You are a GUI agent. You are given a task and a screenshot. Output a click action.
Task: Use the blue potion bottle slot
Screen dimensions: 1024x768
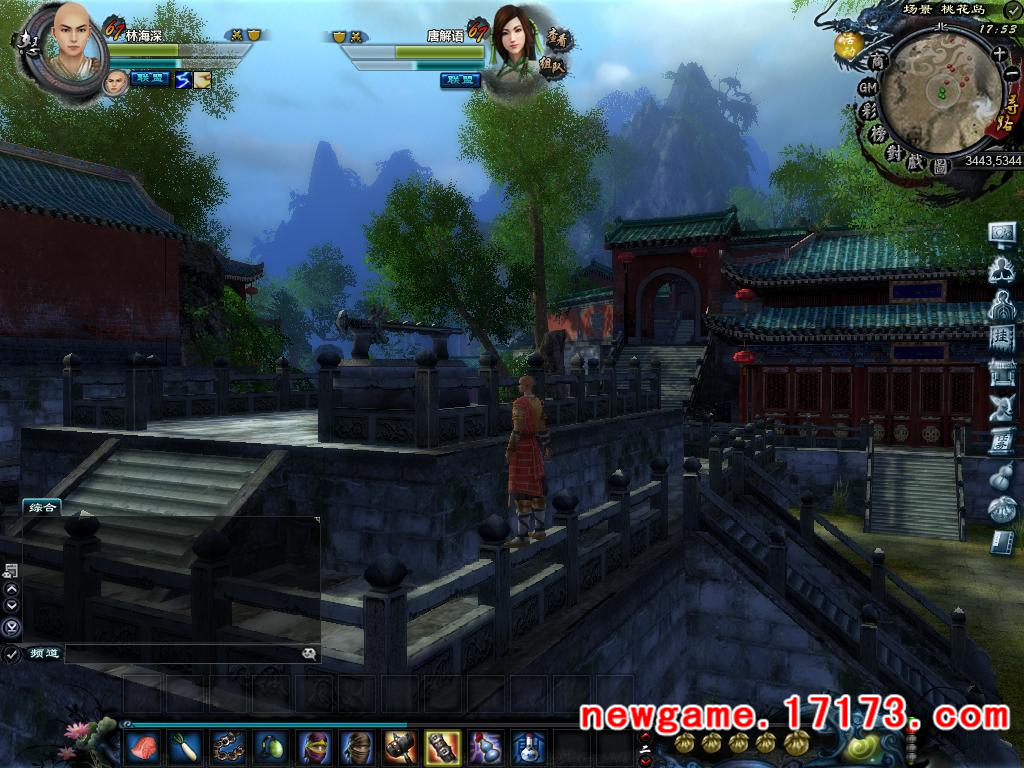(x=528, y=746)
